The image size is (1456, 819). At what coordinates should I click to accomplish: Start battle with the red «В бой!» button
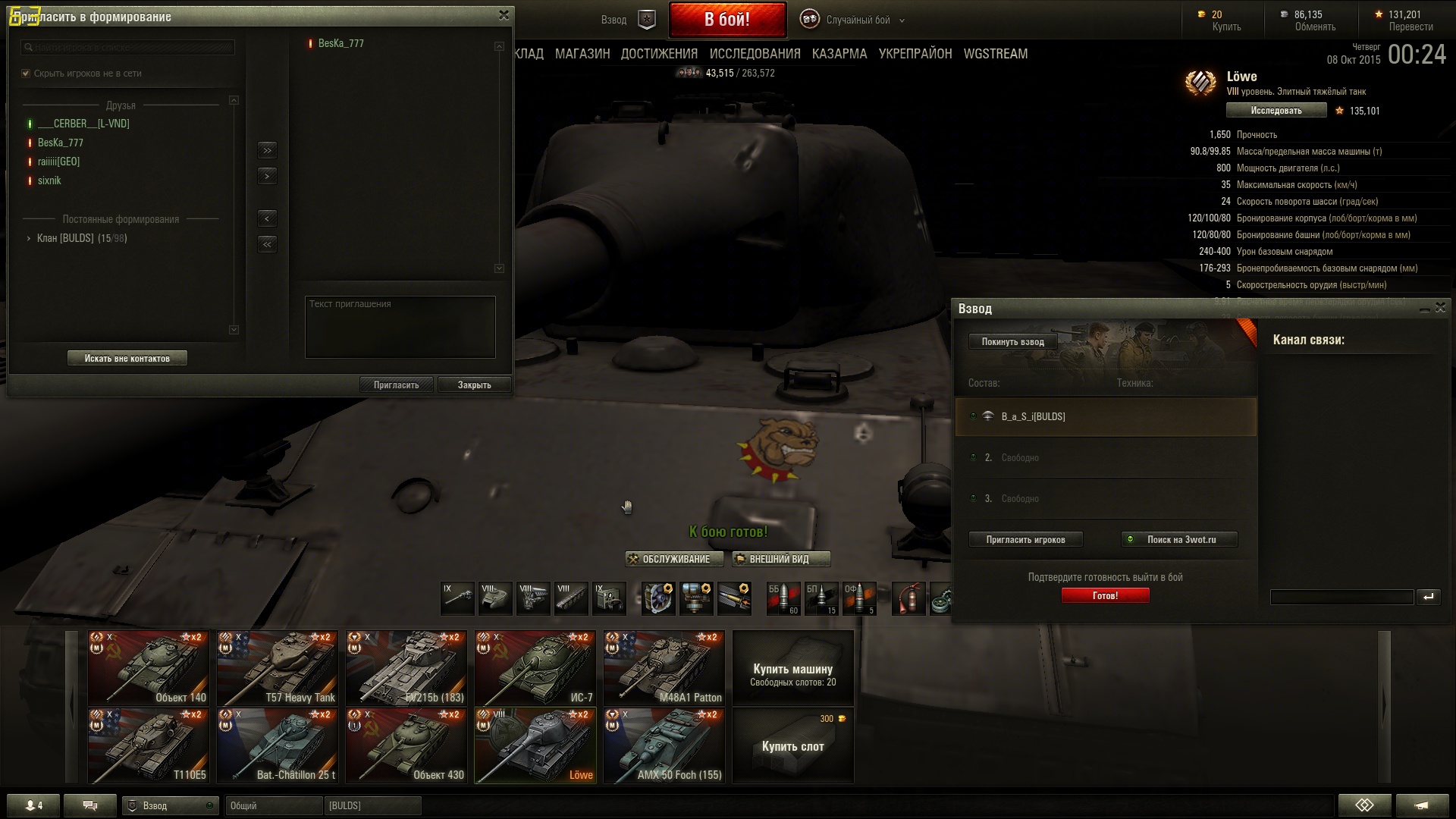click(727, 20)
